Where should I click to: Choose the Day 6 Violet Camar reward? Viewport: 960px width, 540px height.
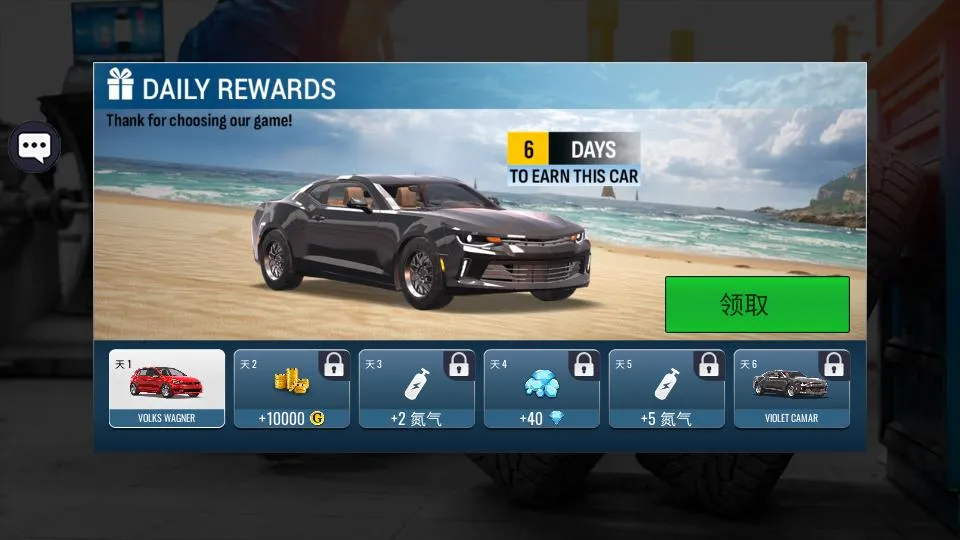pyautogui.click(x=792, y=388)
